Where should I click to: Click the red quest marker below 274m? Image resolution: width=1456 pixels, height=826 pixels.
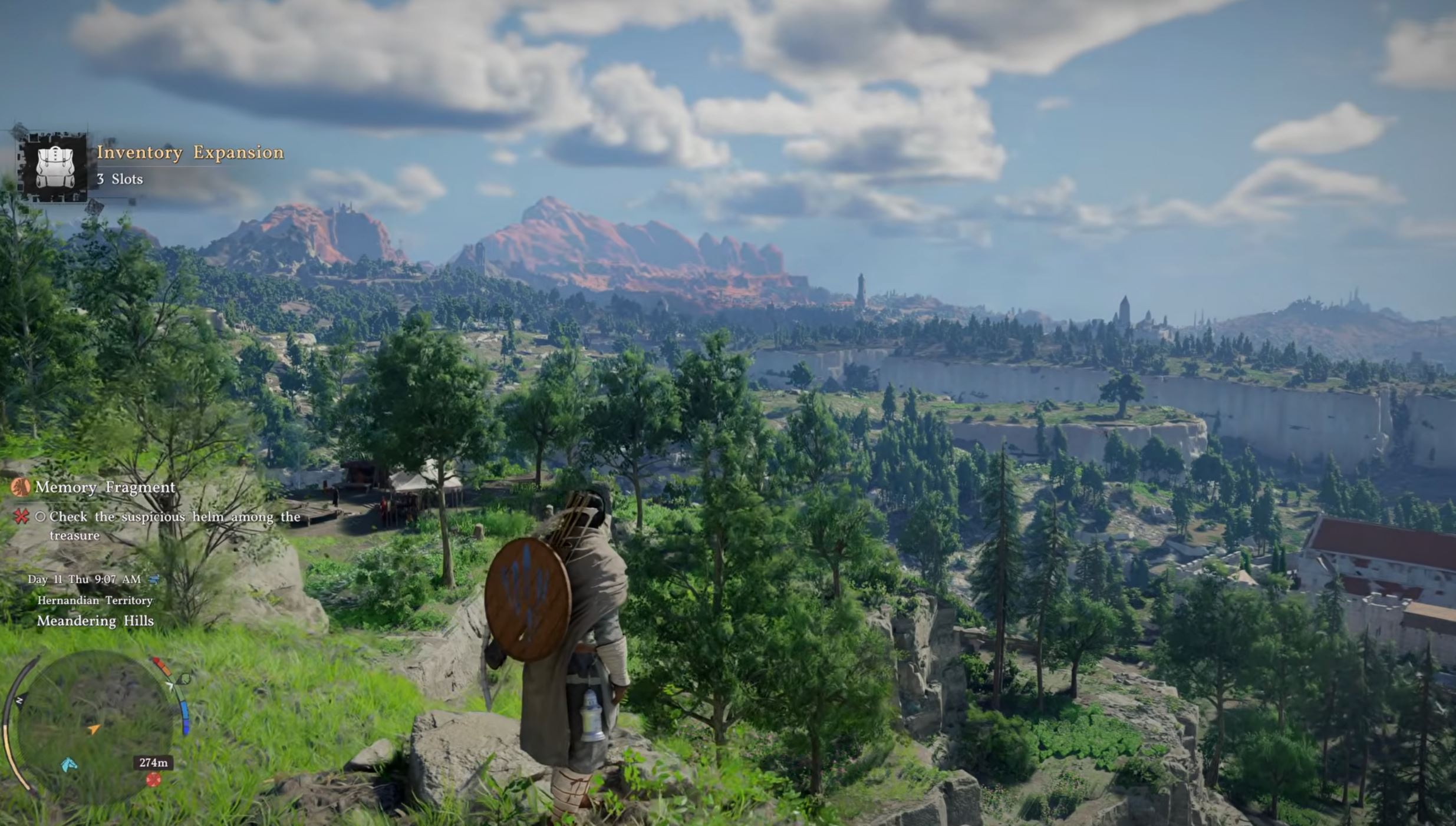tap(153, 780)
